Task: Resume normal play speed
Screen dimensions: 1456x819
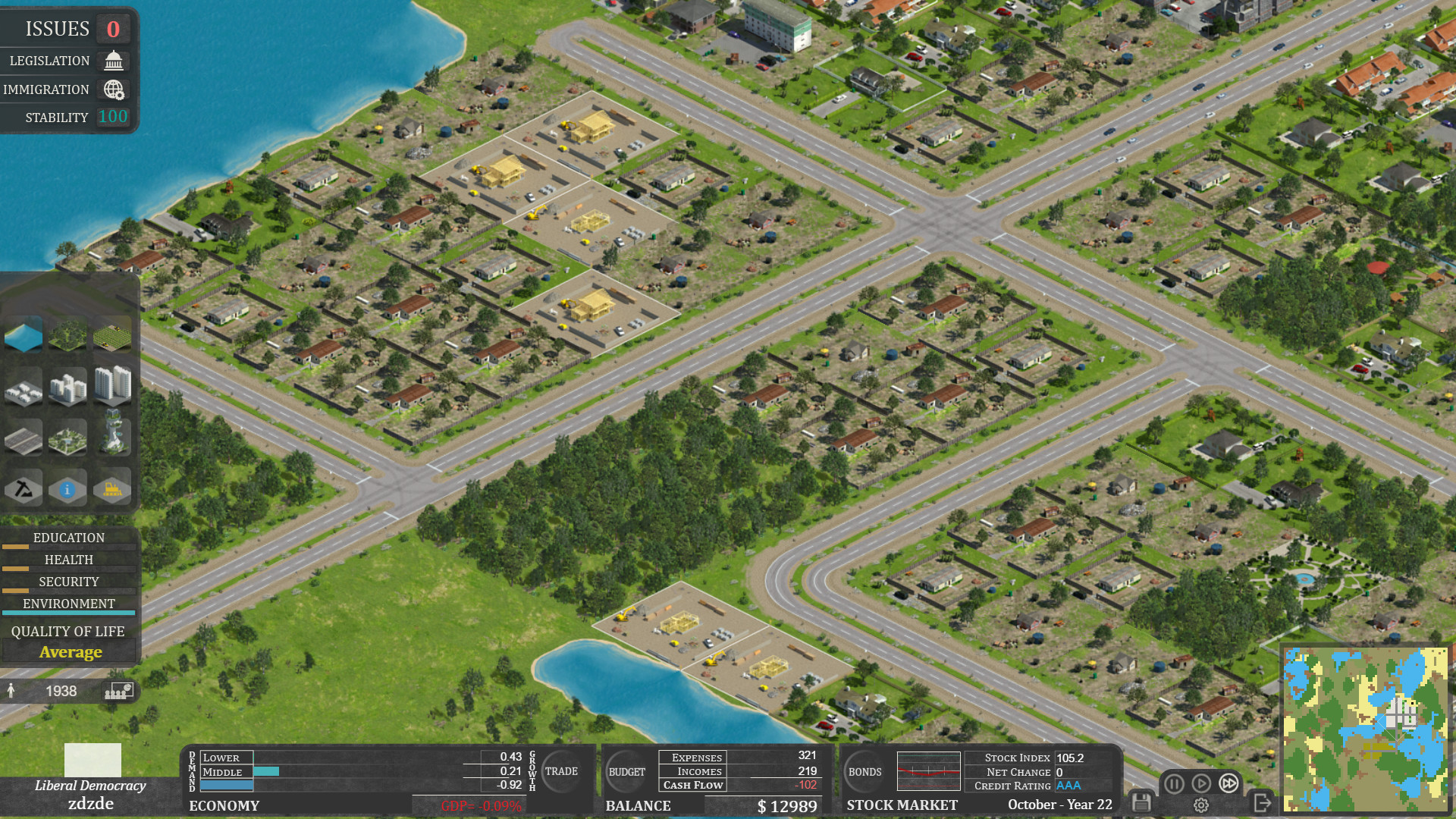Action: (1201, 783)
